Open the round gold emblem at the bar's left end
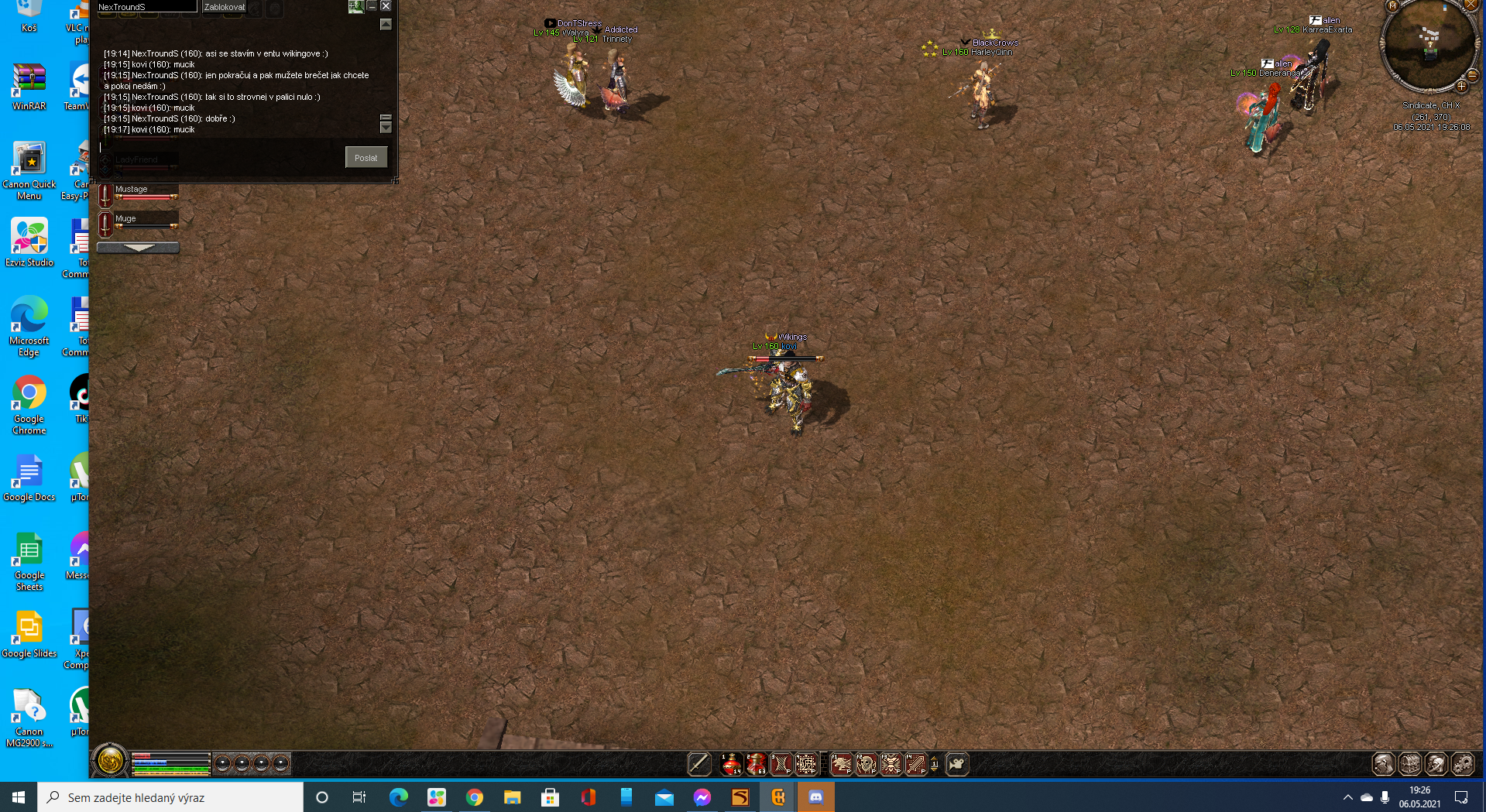 coord(110,761)
